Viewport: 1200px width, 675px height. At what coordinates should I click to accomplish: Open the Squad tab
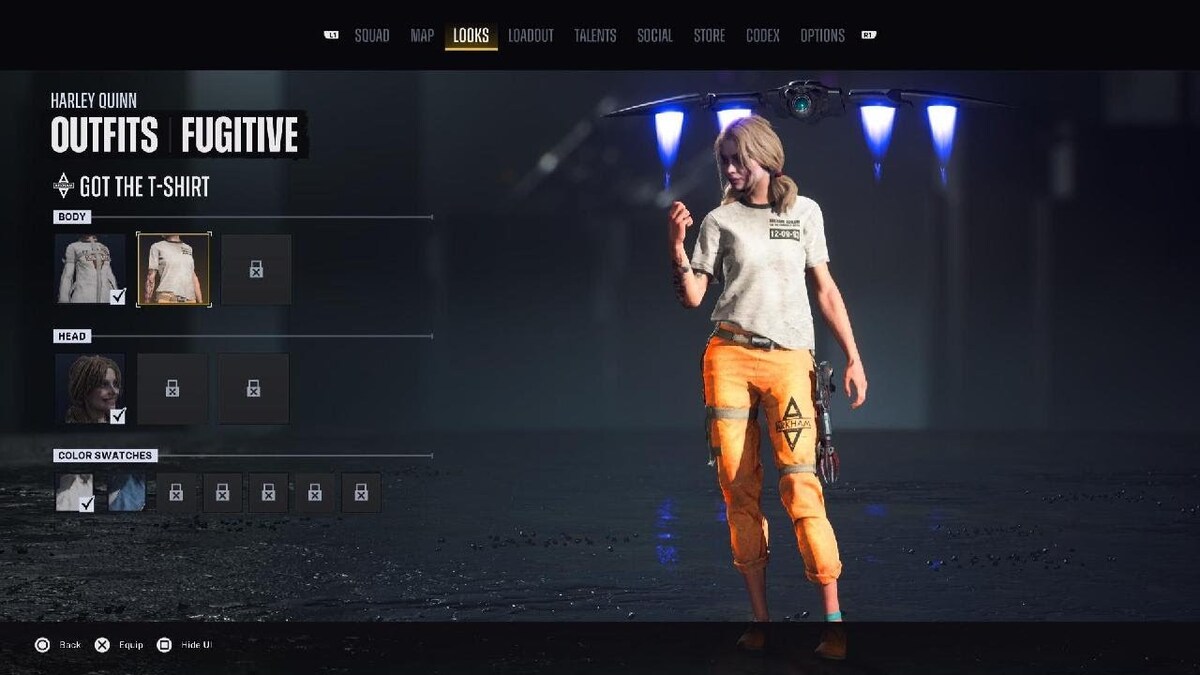pyautogui.click(x=372, y=36)
